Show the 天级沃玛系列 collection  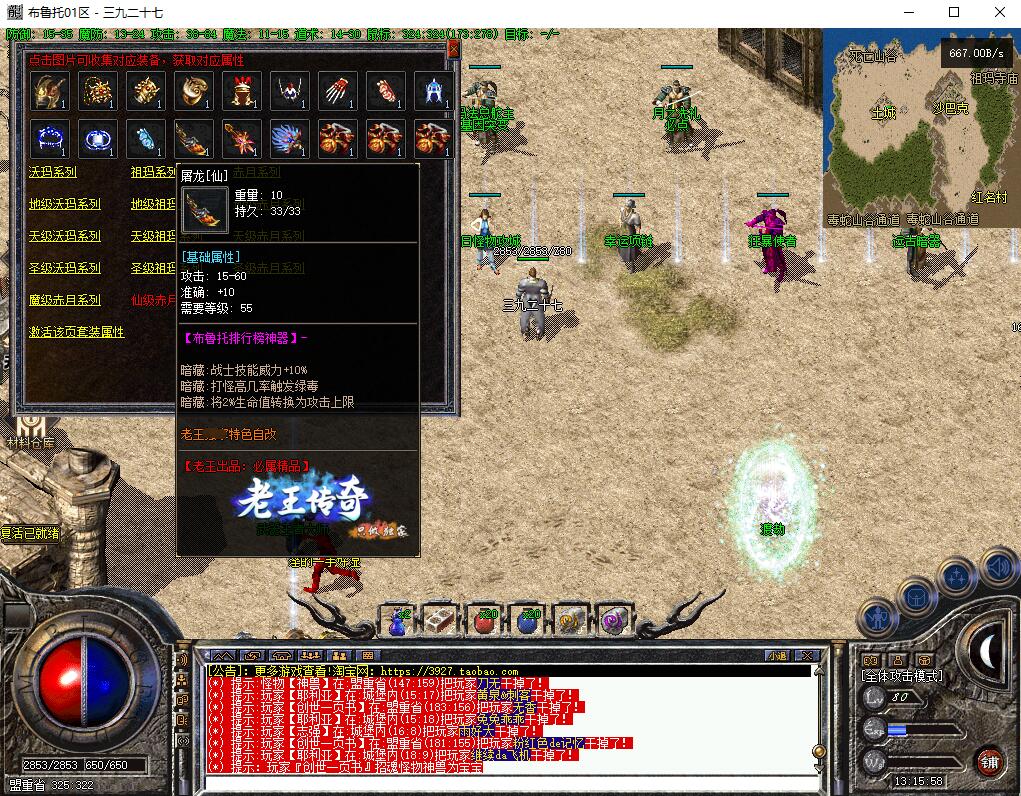click(65, 236)
